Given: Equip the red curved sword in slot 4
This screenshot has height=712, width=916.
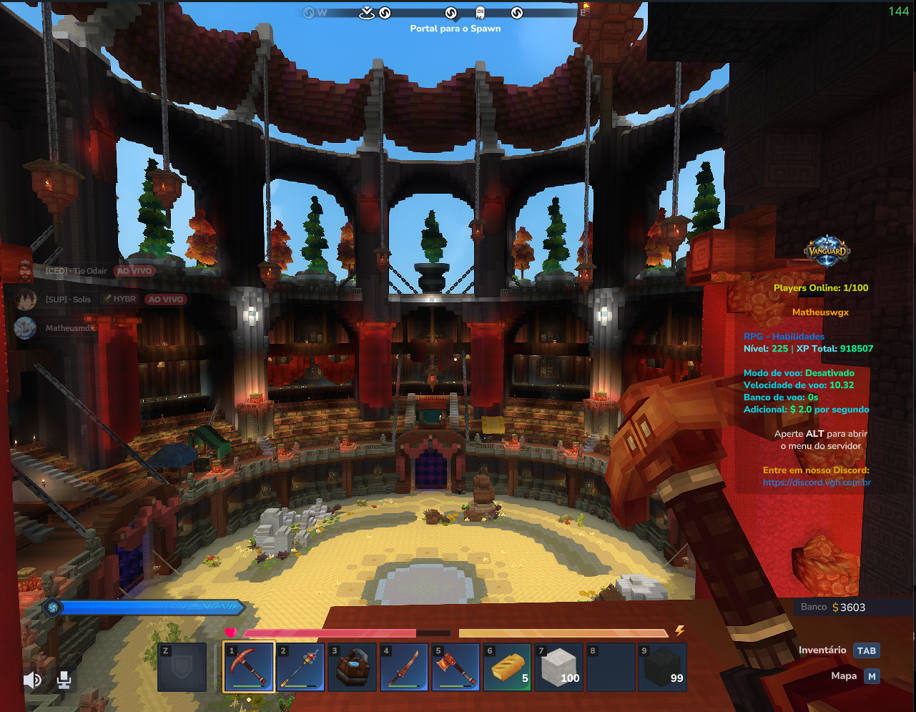Looking at the screenshot, I should pos(404,667).
